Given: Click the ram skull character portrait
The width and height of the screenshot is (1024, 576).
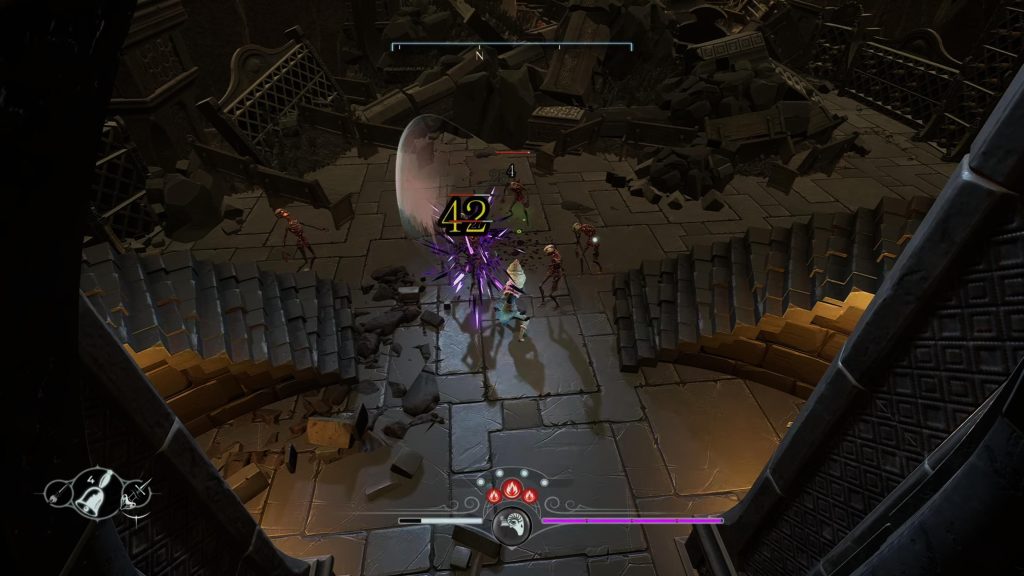Looking at the screenshot, I should [512, 521].
